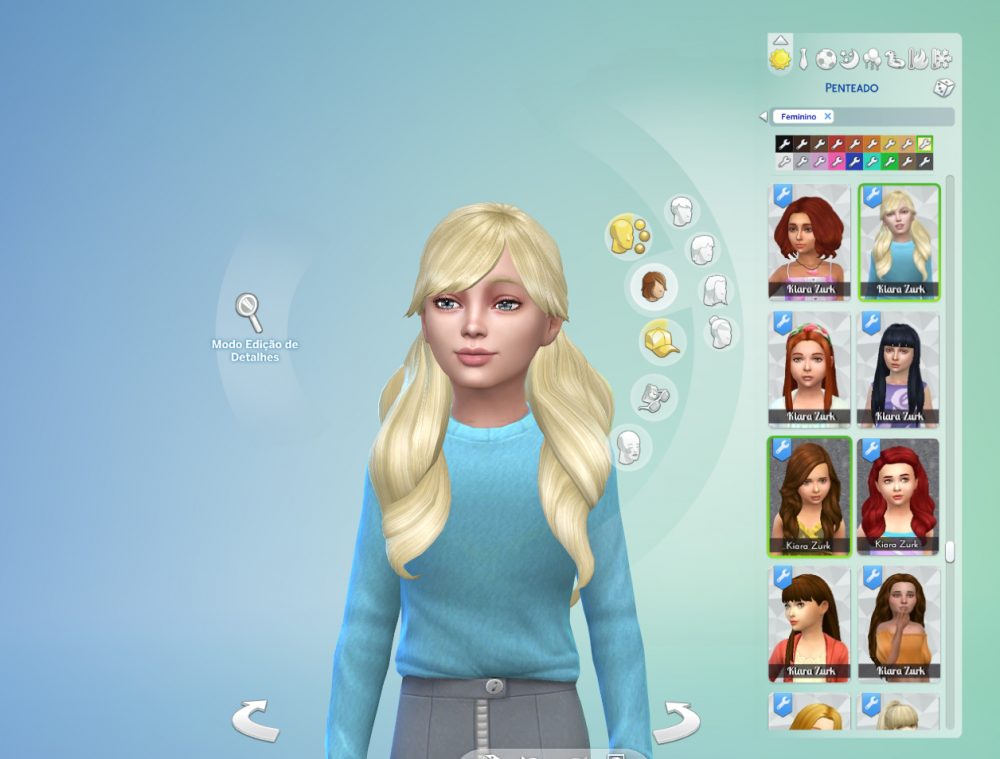Switch to the everyday sun outfit tab
This screenshot has width=1000, height=759.
coord(780,59)
